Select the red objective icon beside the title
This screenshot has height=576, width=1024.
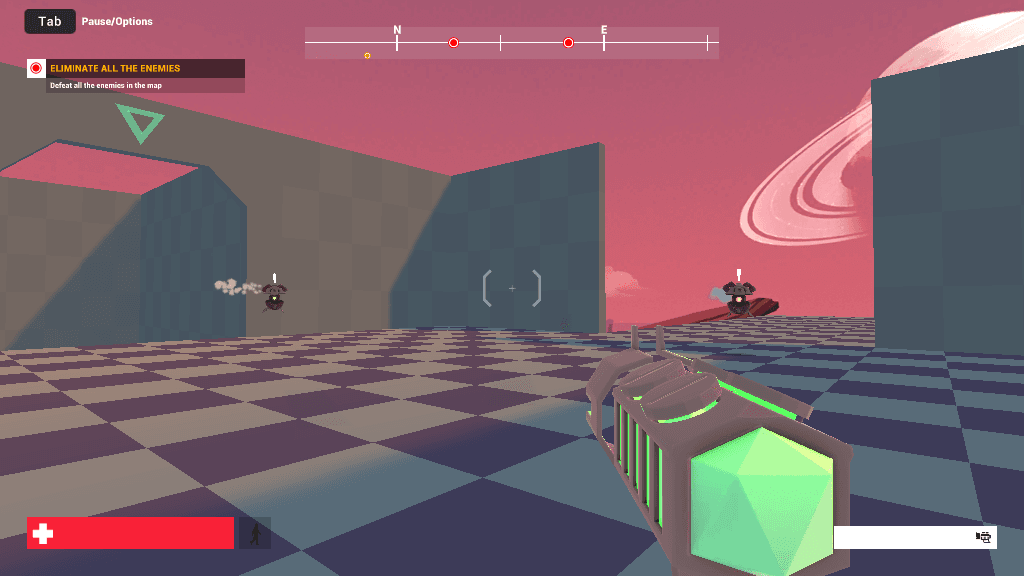pyautogui.click(x=36, y=68)
